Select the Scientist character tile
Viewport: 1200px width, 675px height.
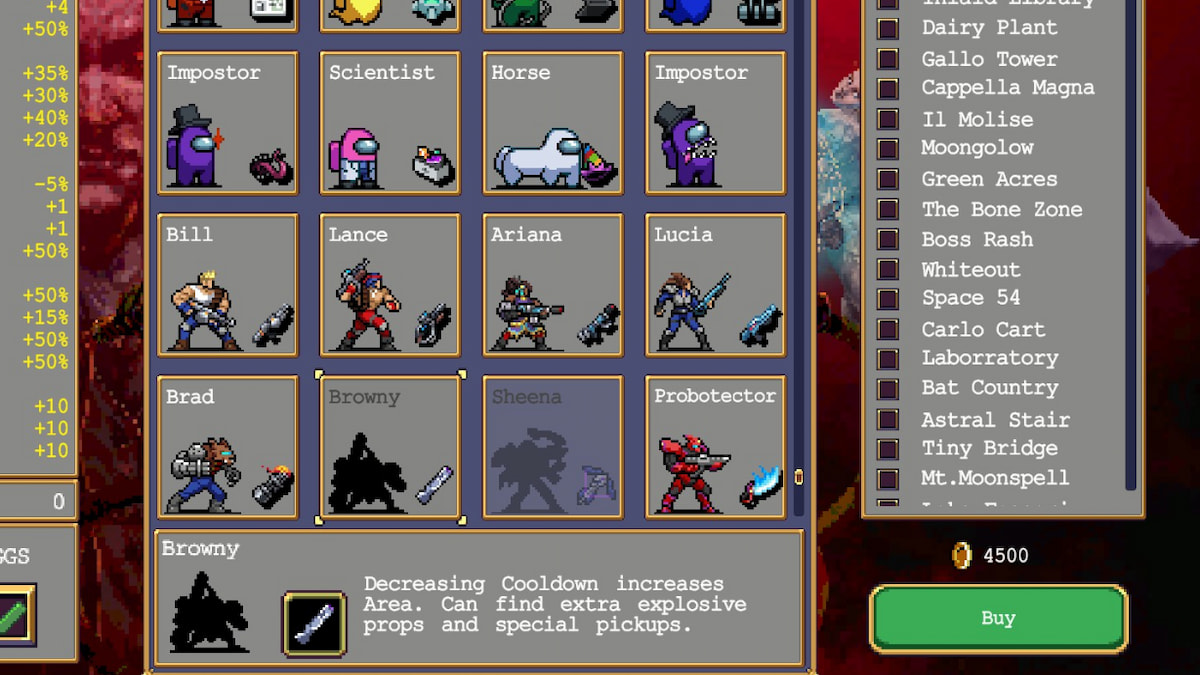click(x=390, y=122)
